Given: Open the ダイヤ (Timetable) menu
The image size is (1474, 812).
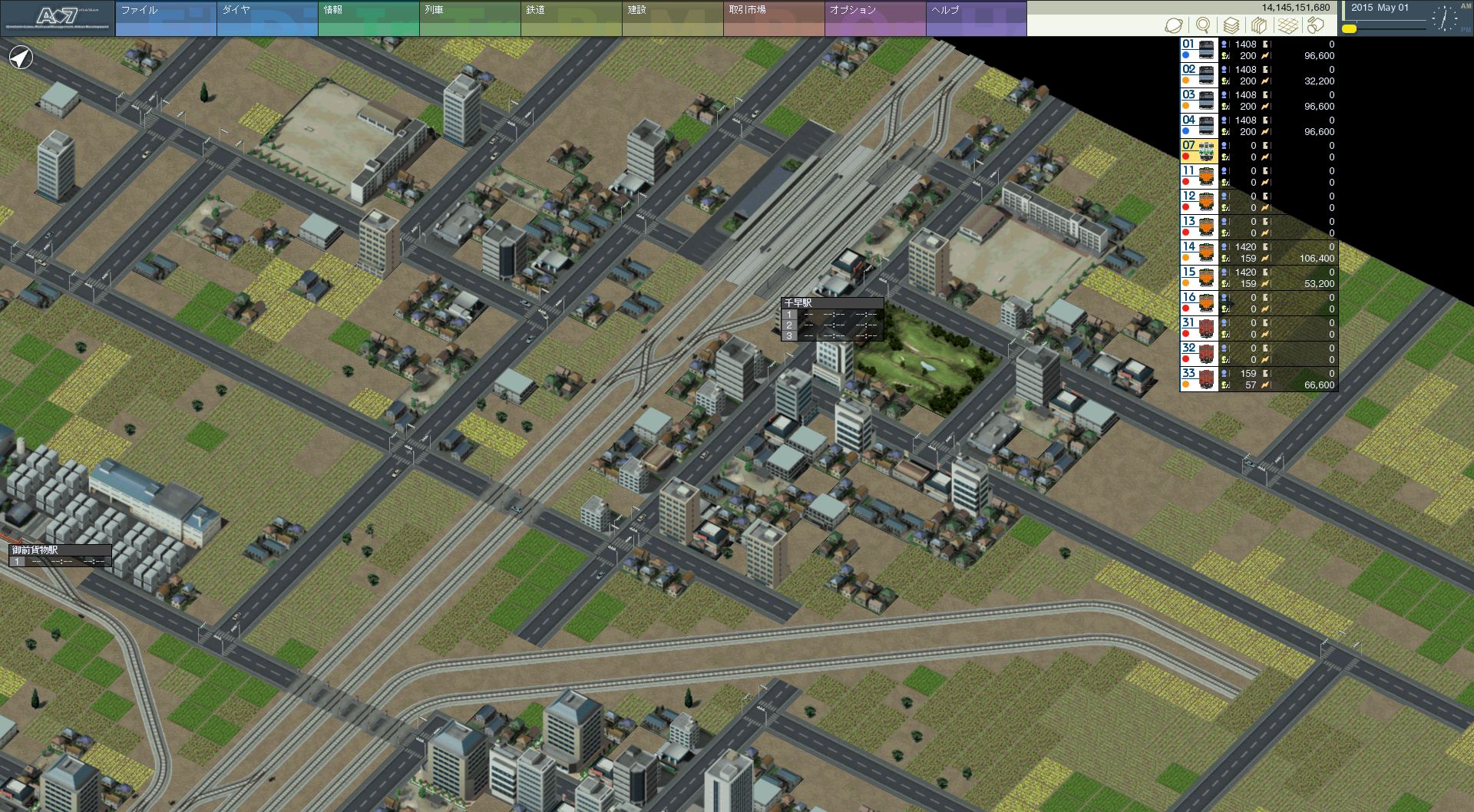Looking at the screenshot, I should [x=267, y=18].
